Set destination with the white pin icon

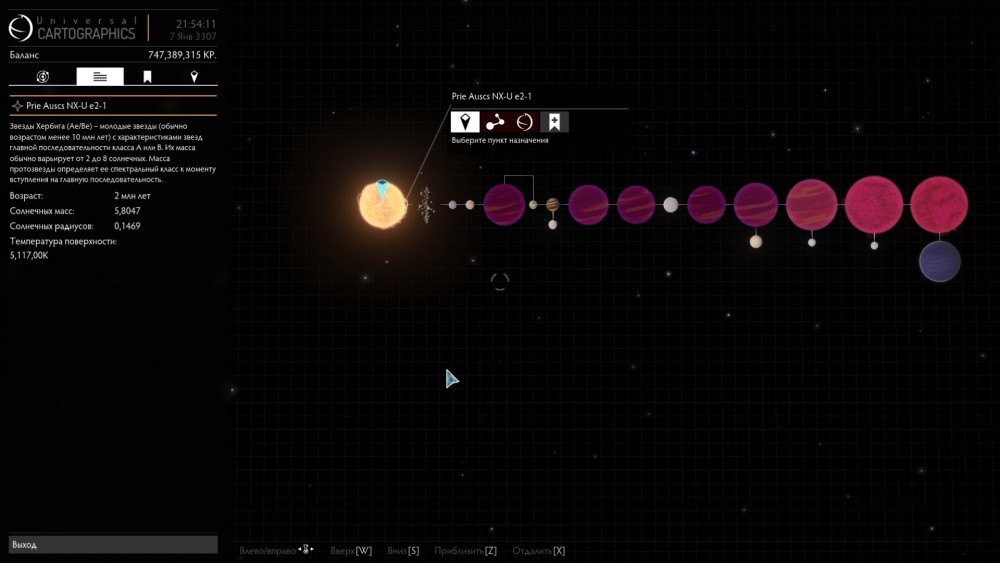point(465,122)
